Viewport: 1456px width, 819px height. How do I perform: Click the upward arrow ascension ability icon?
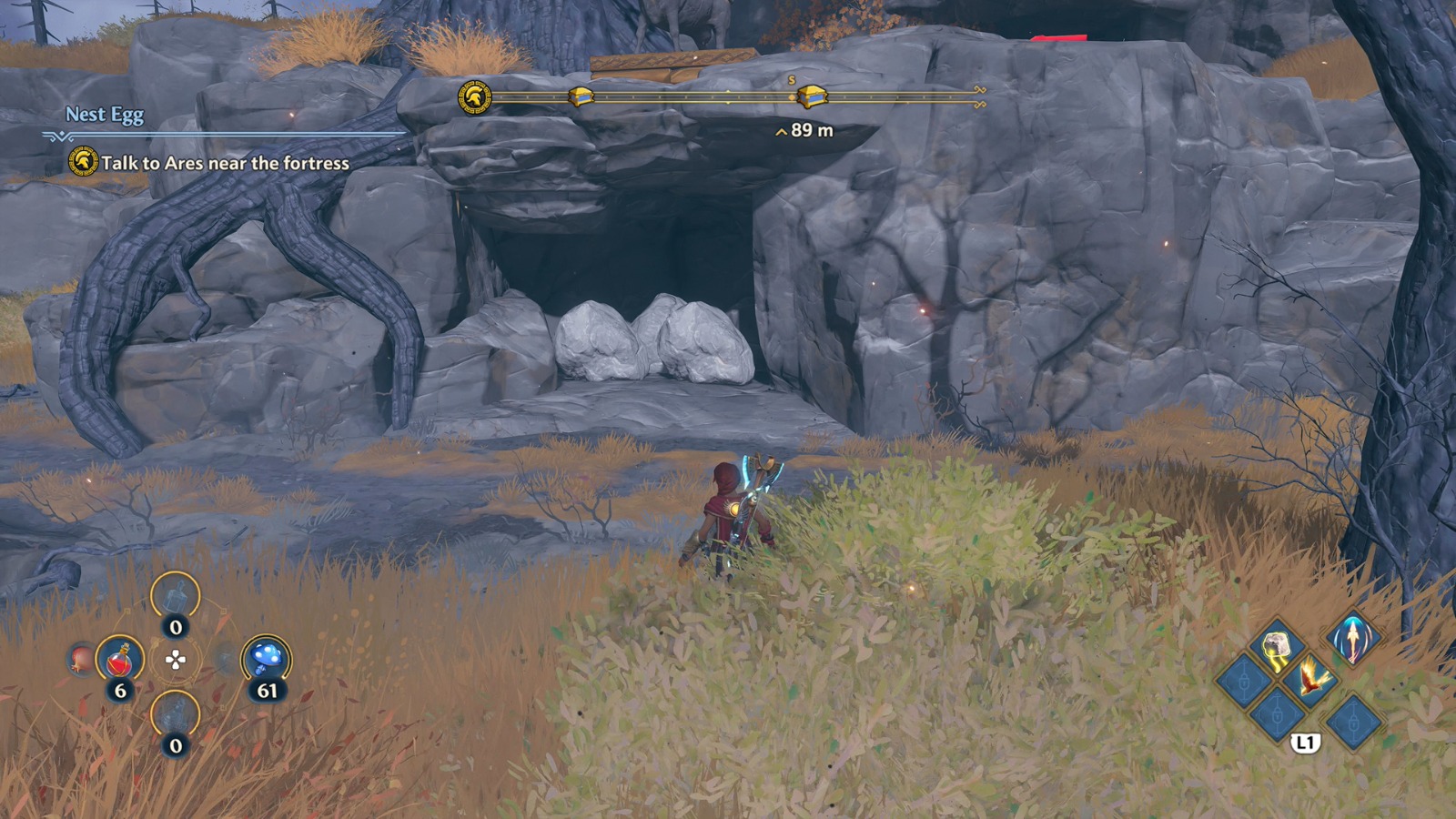(1352, 639)
